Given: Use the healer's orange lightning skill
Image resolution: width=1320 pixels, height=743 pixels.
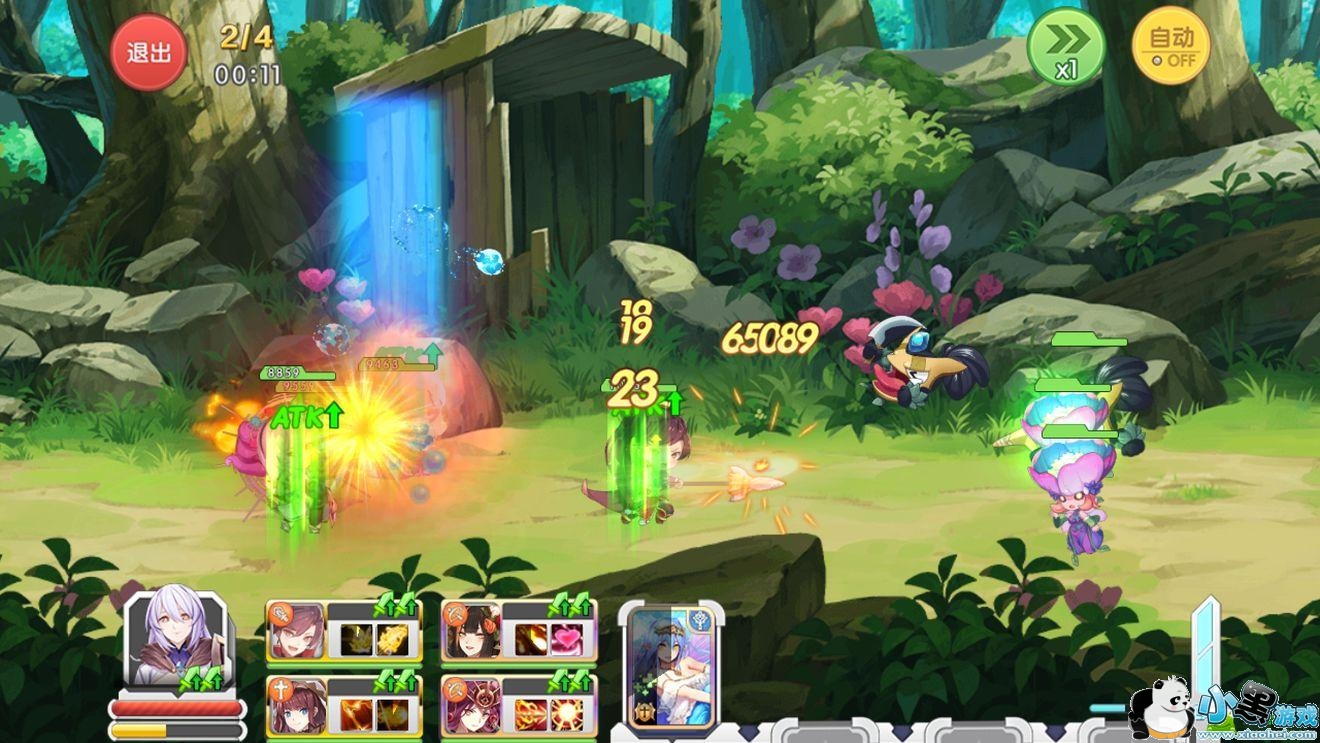Looking at the screenshot, I should point(356,714).
